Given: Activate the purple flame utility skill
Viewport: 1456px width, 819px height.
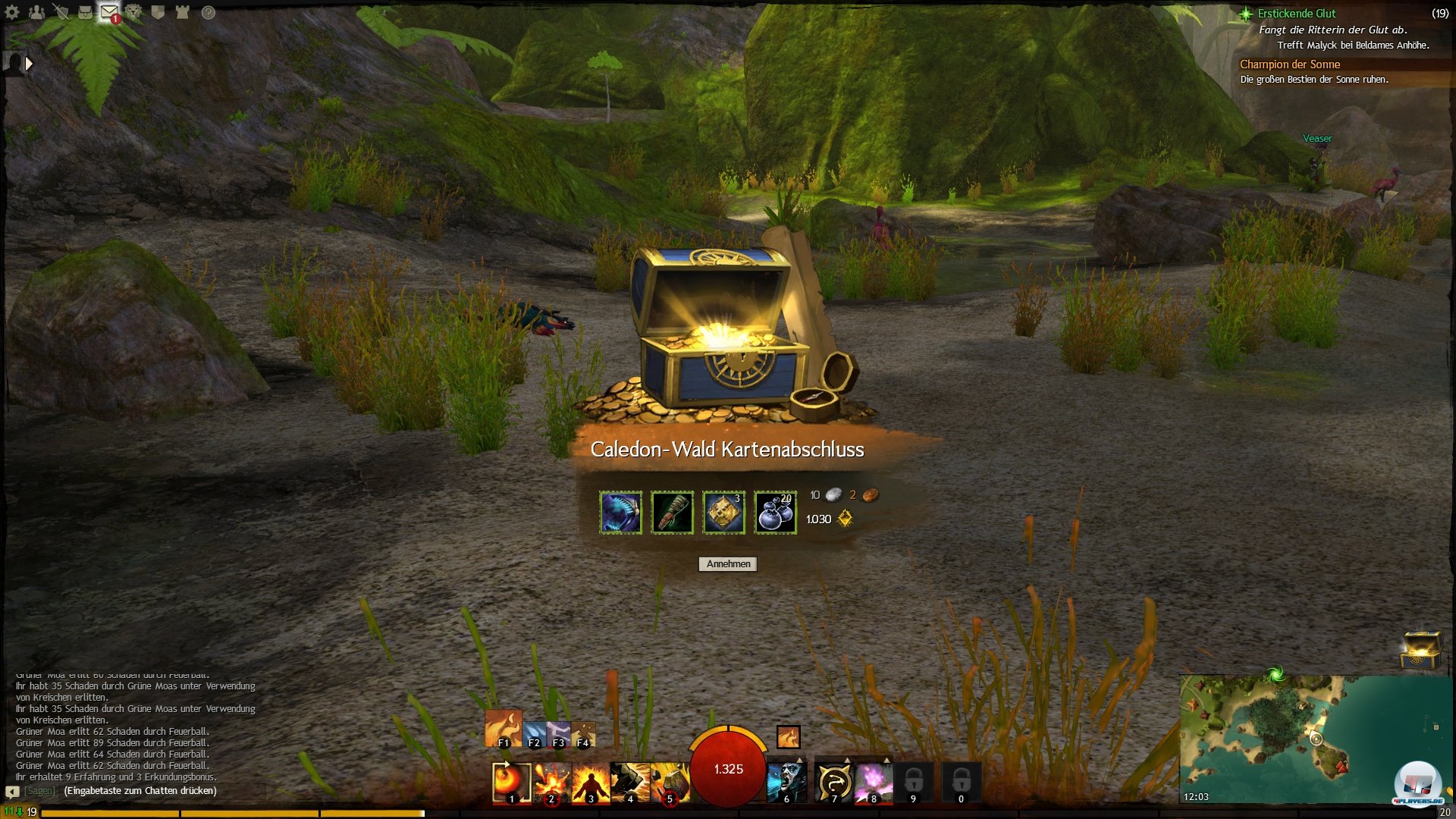Looking at the screenshot, I should [x=874, y=783].
